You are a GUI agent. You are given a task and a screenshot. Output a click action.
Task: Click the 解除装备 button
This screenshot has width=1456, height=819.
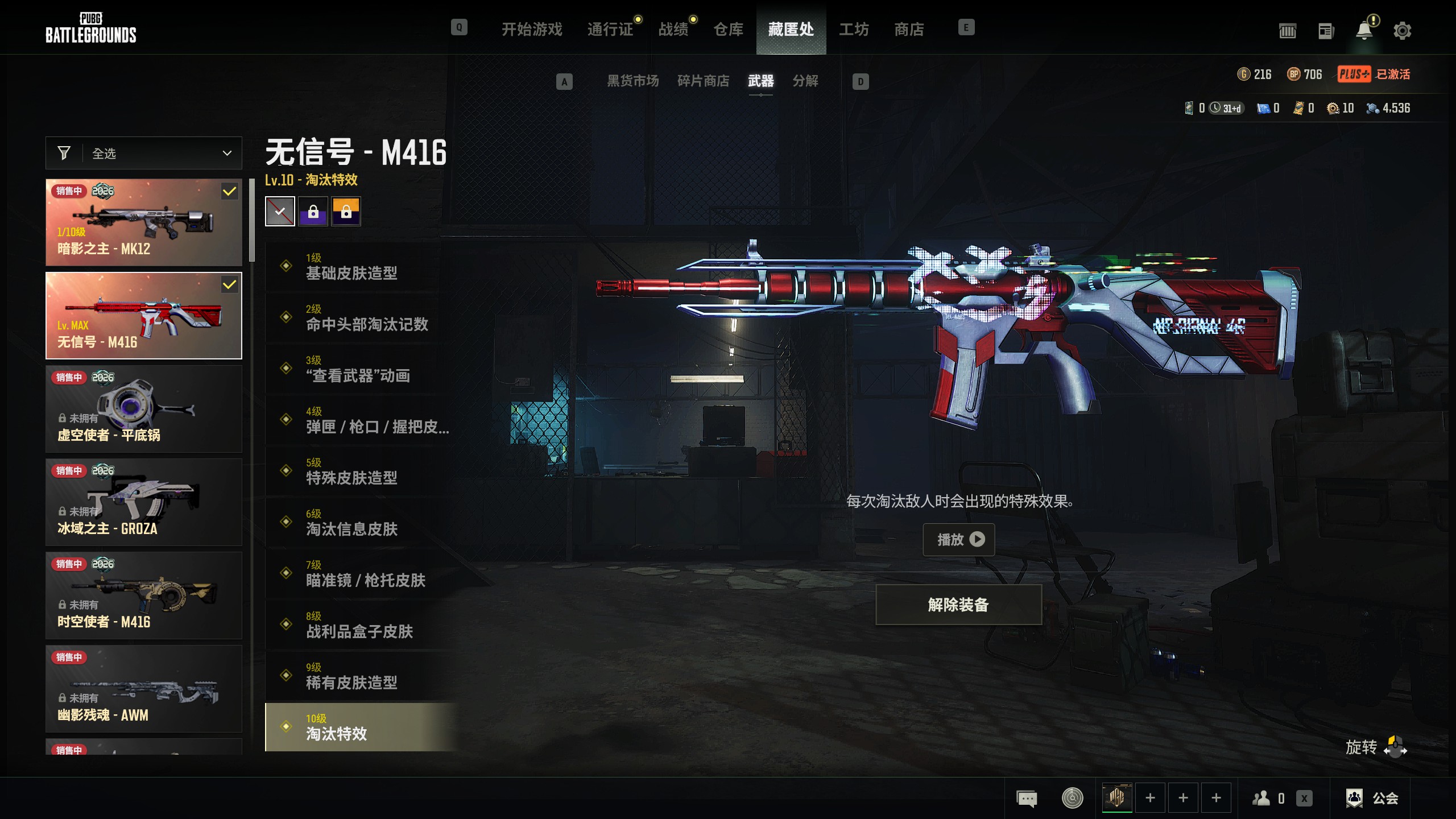click(x=958, y=605)
